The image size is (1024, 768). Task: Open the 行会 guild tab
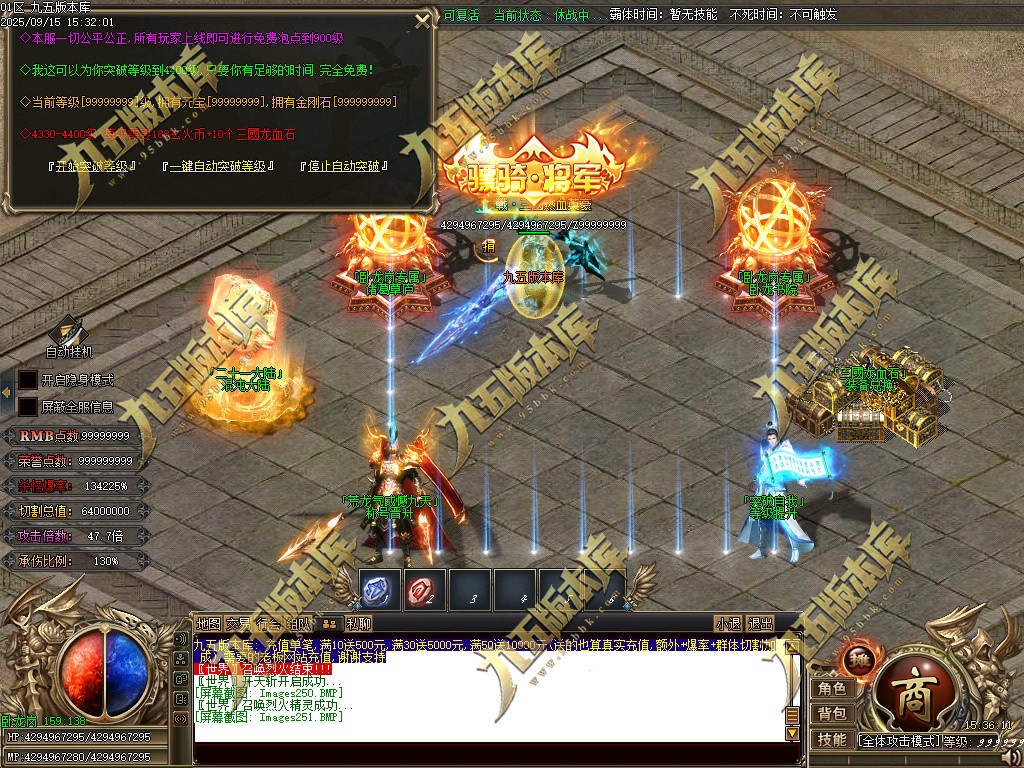coord(268,623)
